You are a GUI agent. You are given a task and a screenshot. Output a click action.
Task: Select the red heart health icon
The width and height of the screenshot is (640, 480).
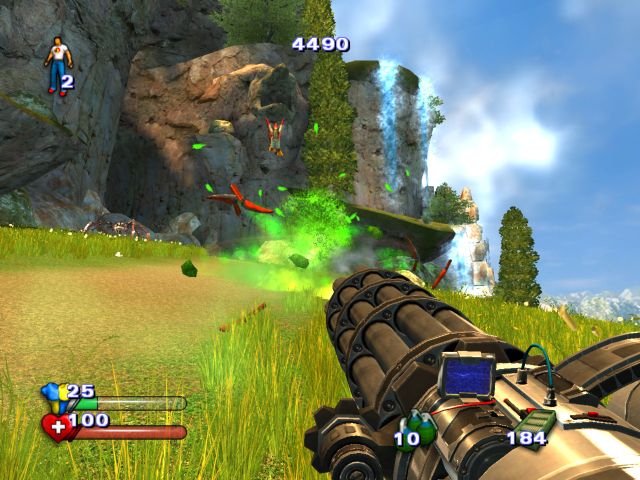click(56, 429)
